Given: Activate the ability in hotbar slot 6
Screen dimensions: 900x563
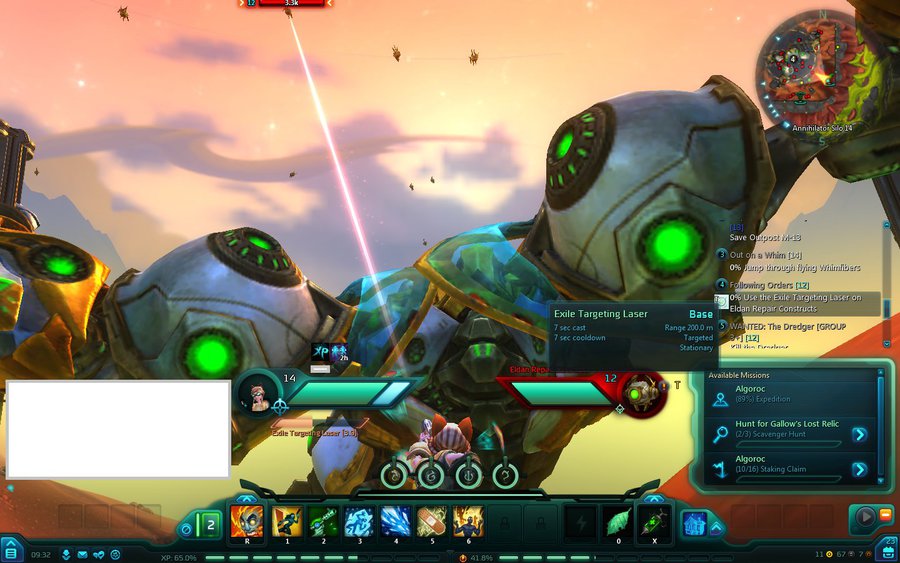Looking at the screenshot, I should pyautogui.click(x=468, y=522).
